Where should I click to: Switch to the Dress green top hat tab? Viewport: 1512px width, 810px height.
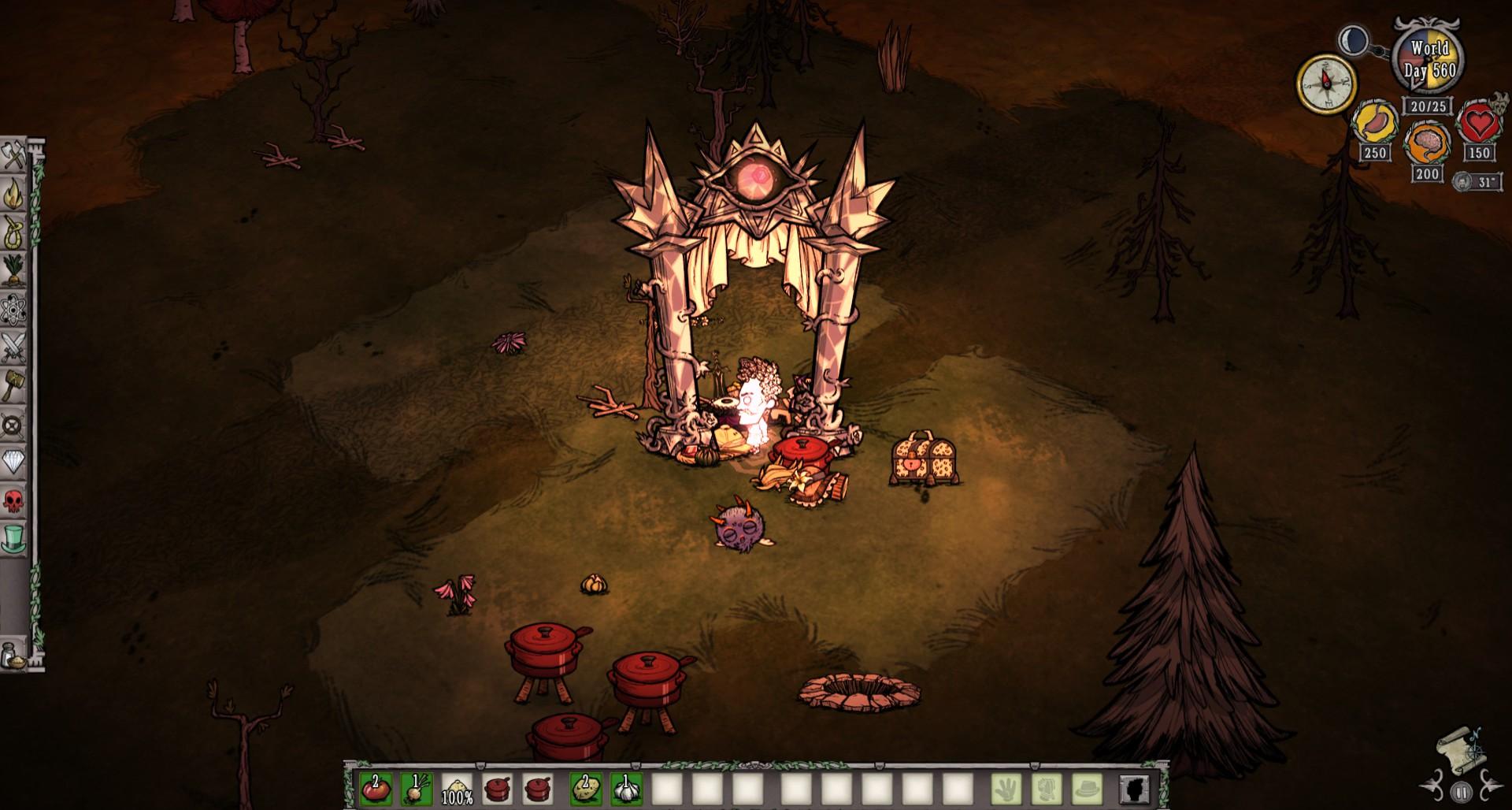pyautogui.click(x=13, y=540)
